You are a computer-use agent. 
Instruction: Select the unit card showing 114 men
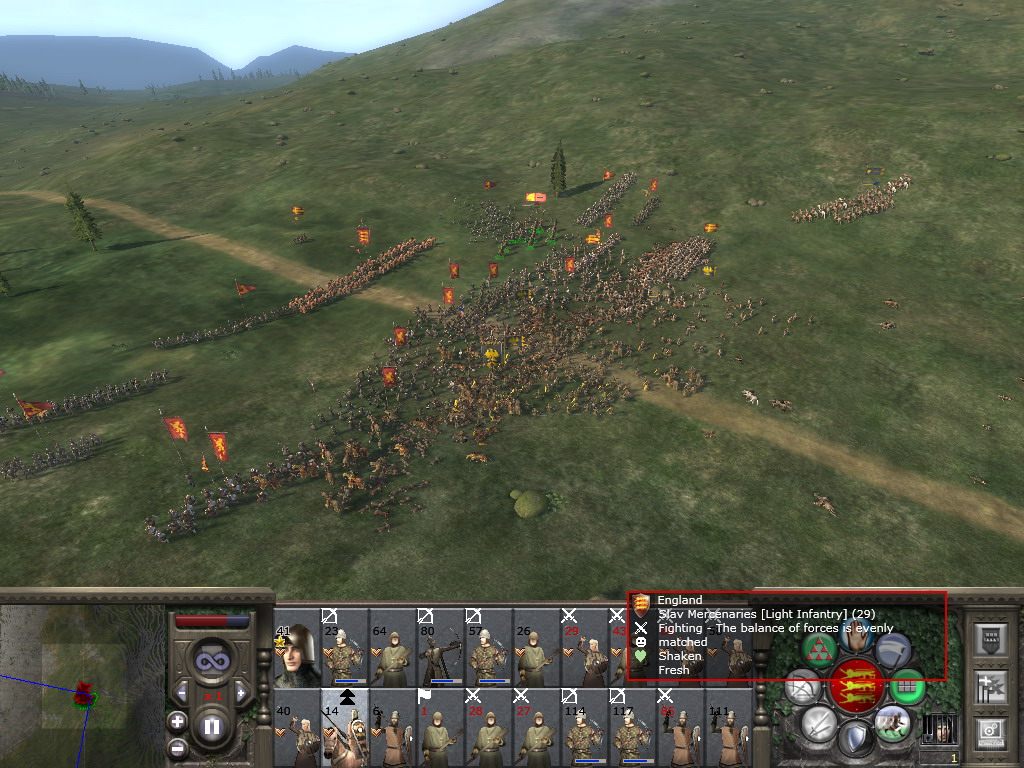(x=584, y=728)
